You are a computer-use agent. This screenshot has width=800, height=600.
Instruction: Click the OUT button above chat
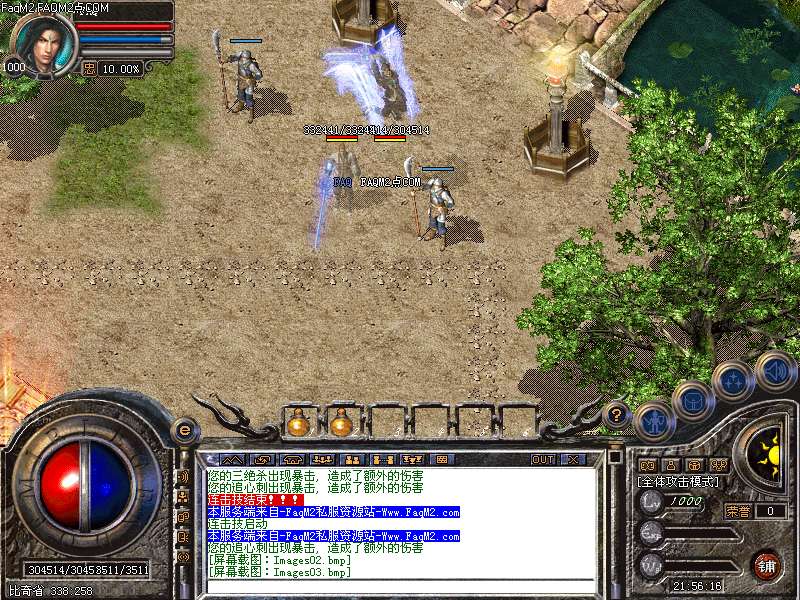543,460
